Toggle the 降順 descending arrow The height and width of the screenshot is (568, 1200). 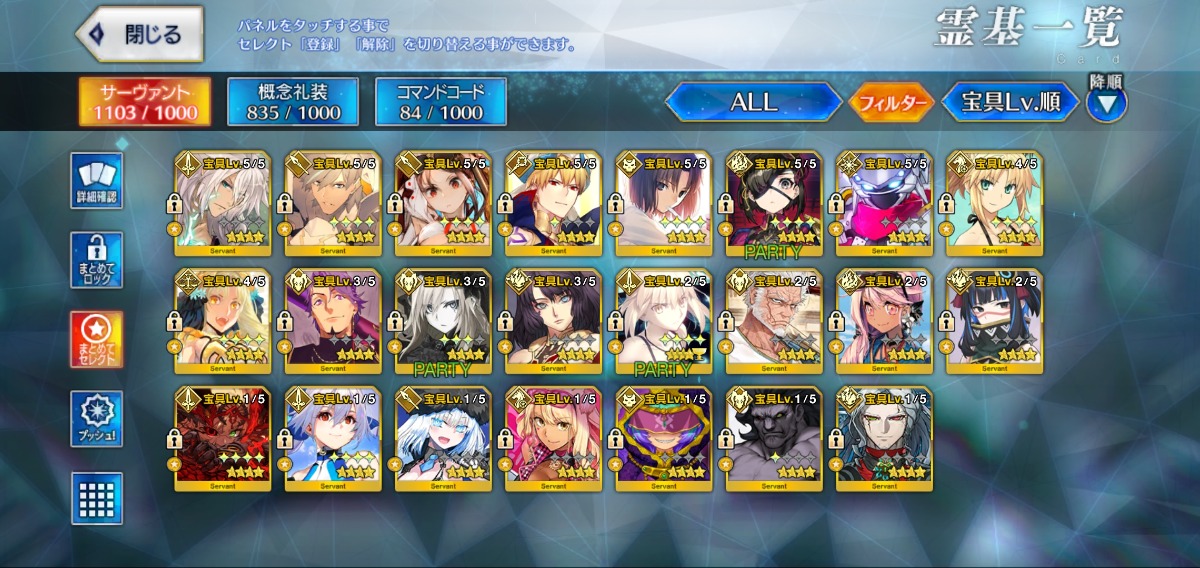(1106, 102)
